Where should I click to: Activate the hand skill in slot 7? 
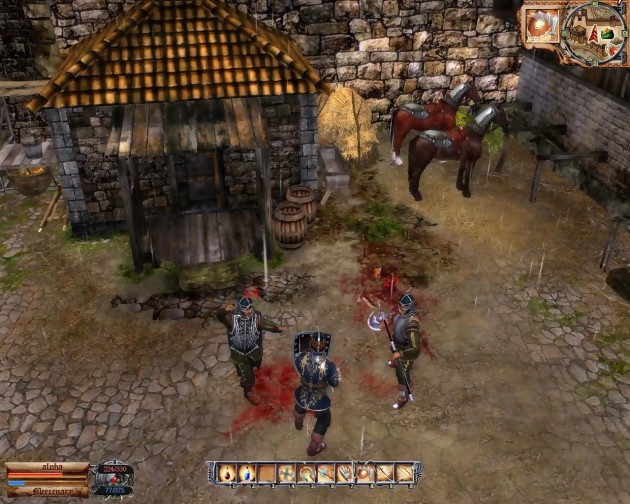[x=345, y=473]
